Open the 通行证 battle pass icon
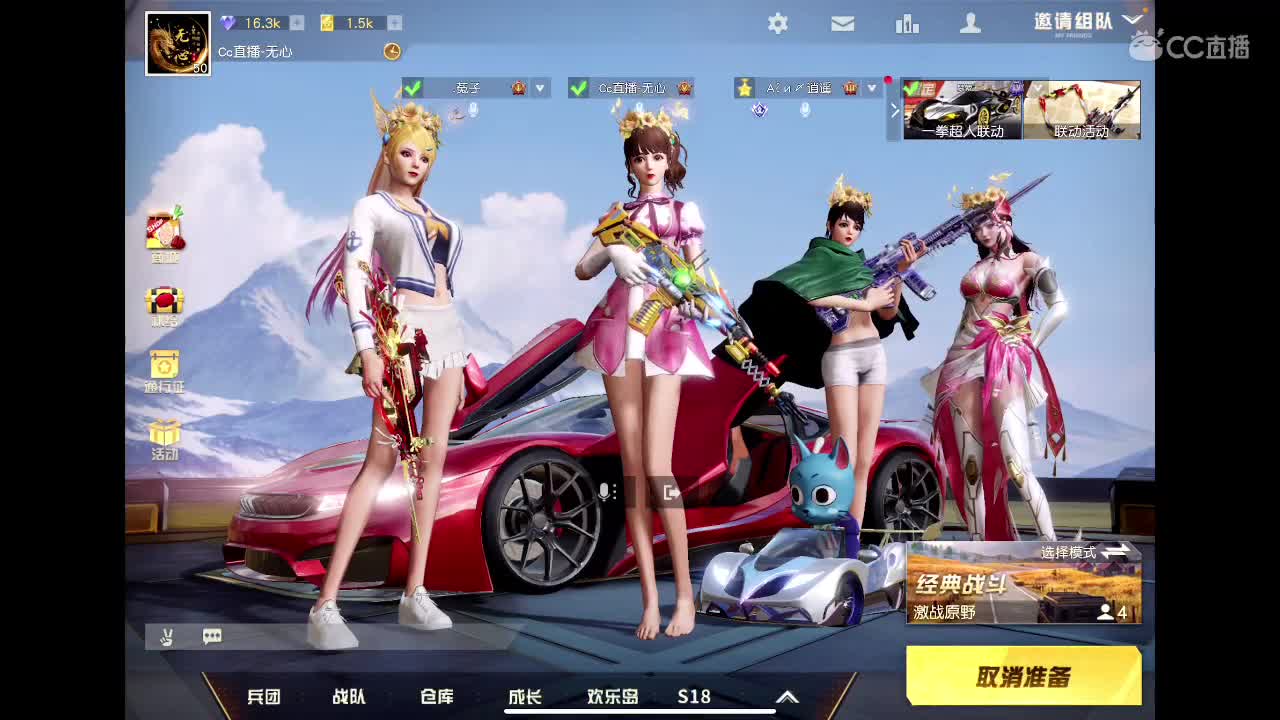Screen dimensions: 1280x720 [x=162, y=368]
